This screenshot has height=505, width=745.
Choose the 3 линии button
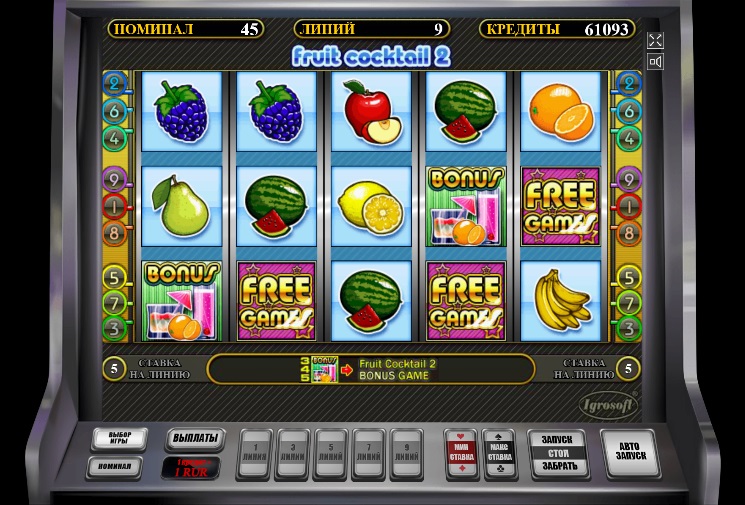[x=293, y=455]
